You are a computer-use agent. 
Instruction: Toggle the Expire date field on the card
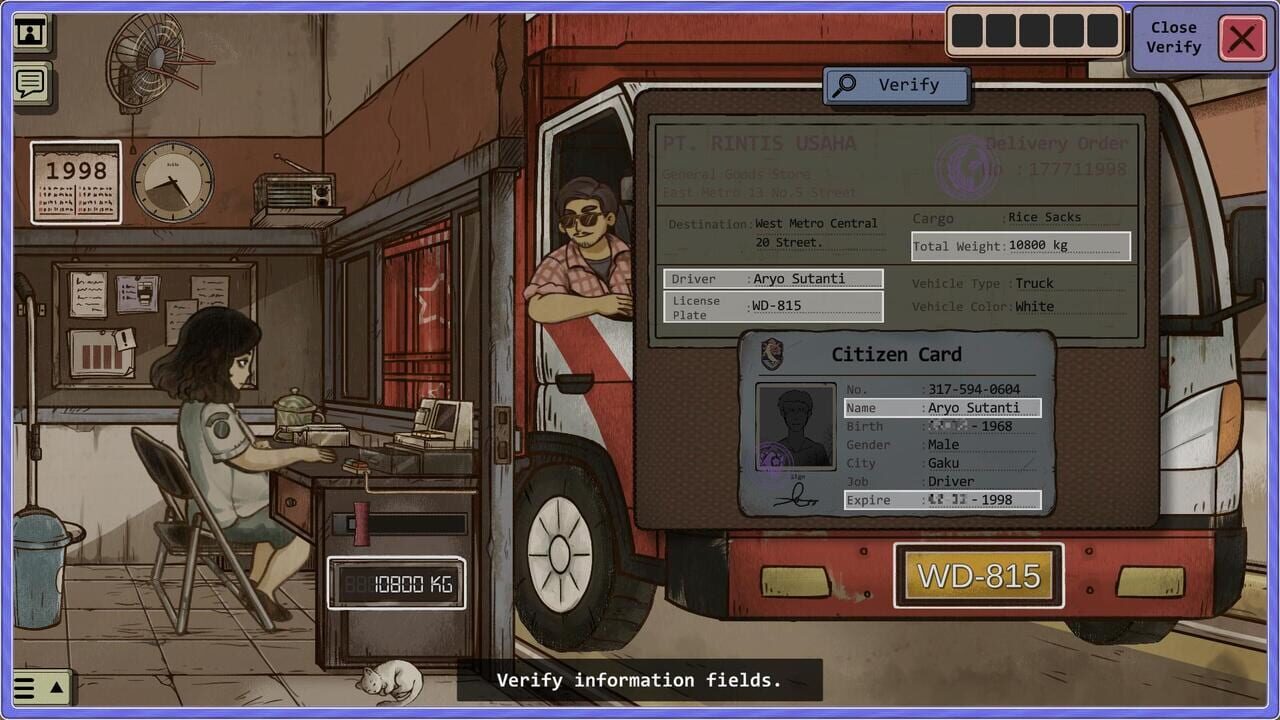coord(941,499)
